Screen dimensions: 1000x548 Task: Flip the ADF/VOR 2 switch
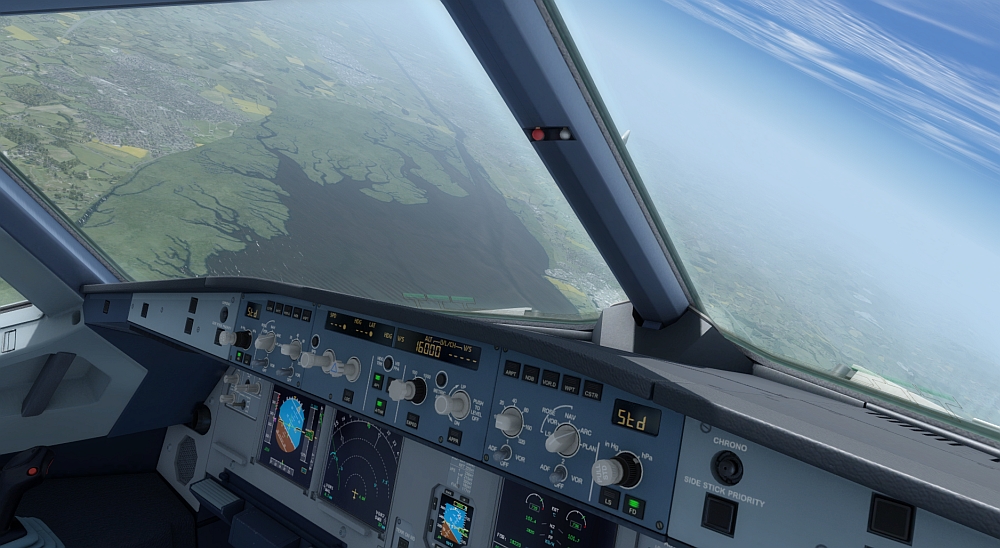click(557, 474)
